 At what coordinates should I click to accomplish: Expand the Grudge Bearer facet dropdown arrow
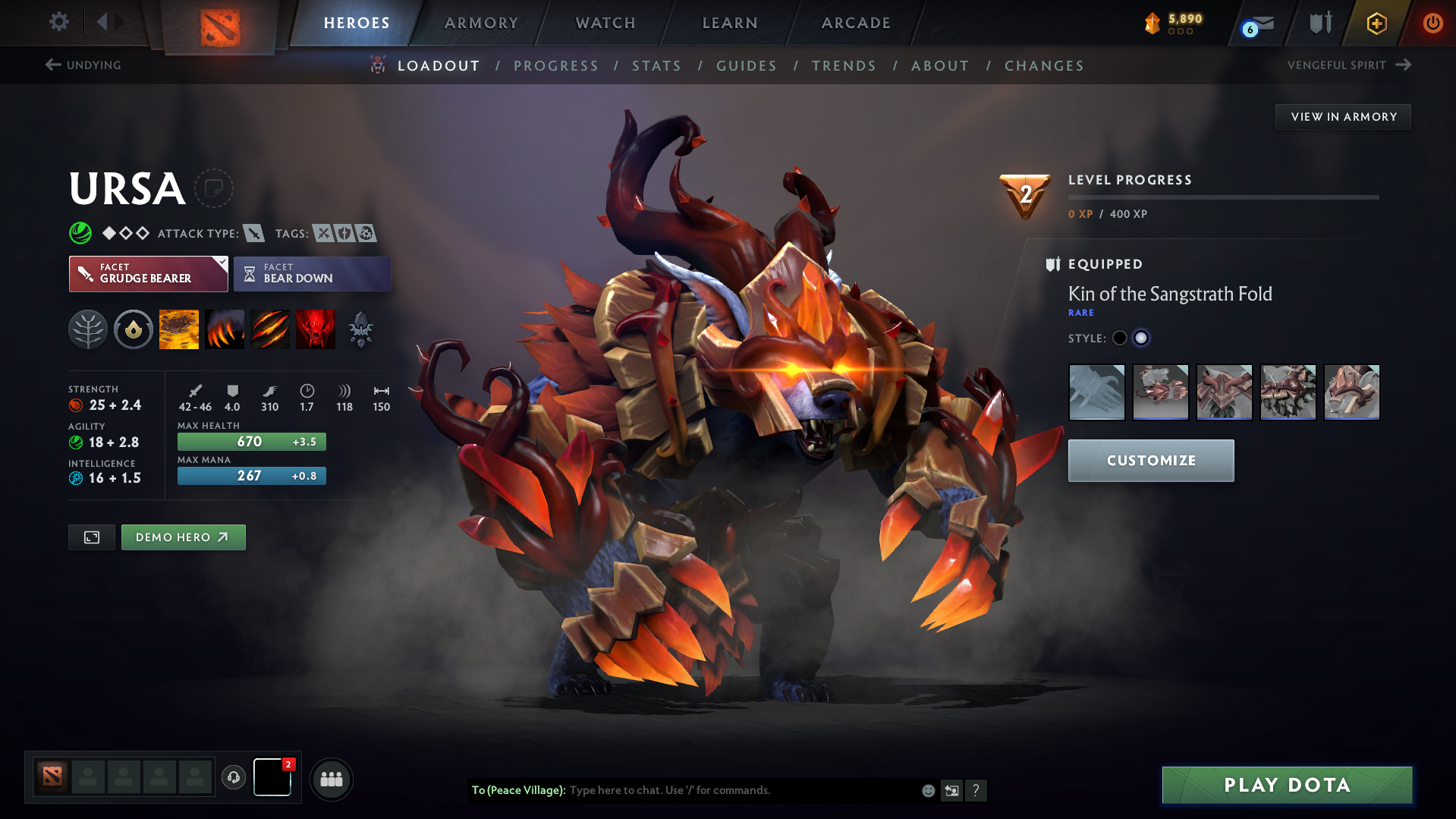click(221, 264)
